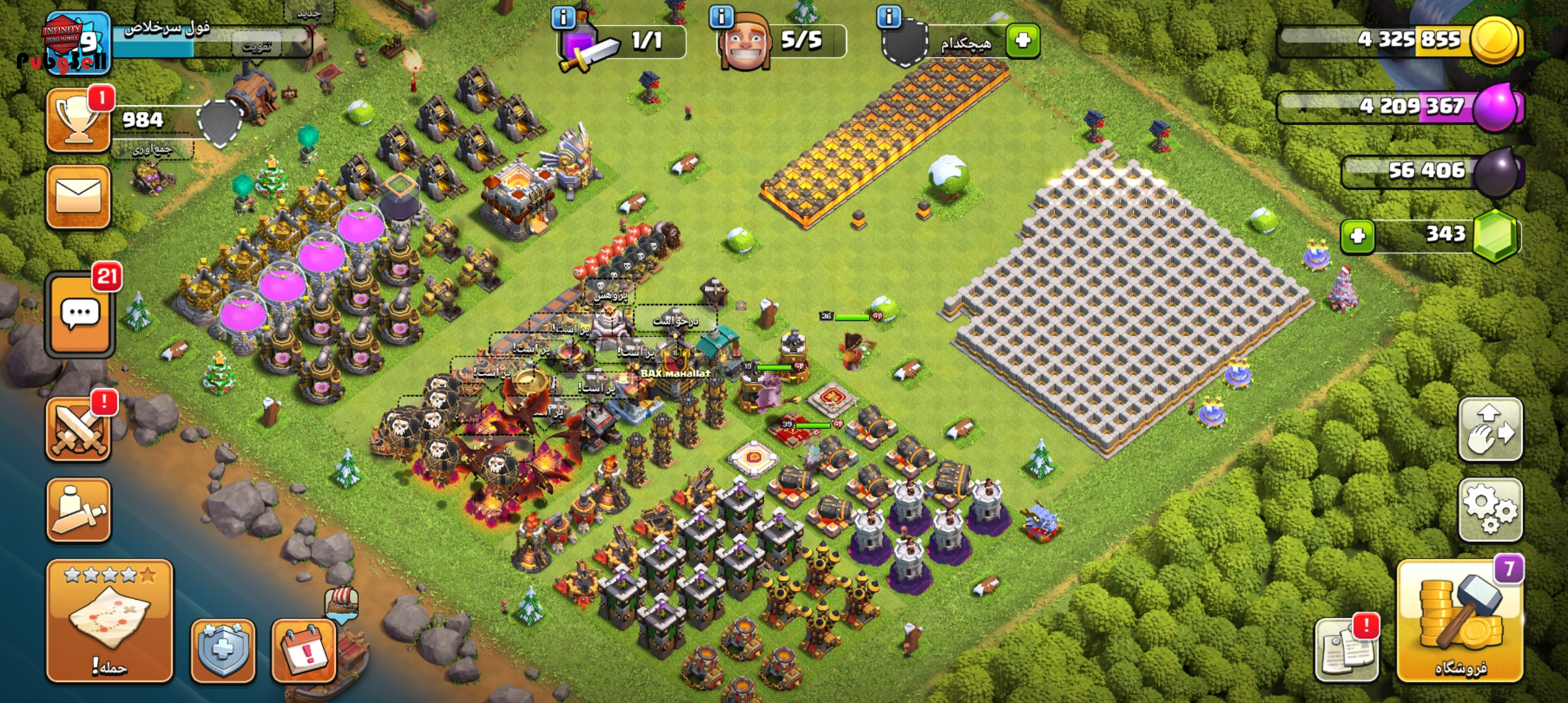Image resolution: width=1568 pixels, height=703 pixels.
Task: Show laboratory info next to 1/1
Action: [563, 17]
